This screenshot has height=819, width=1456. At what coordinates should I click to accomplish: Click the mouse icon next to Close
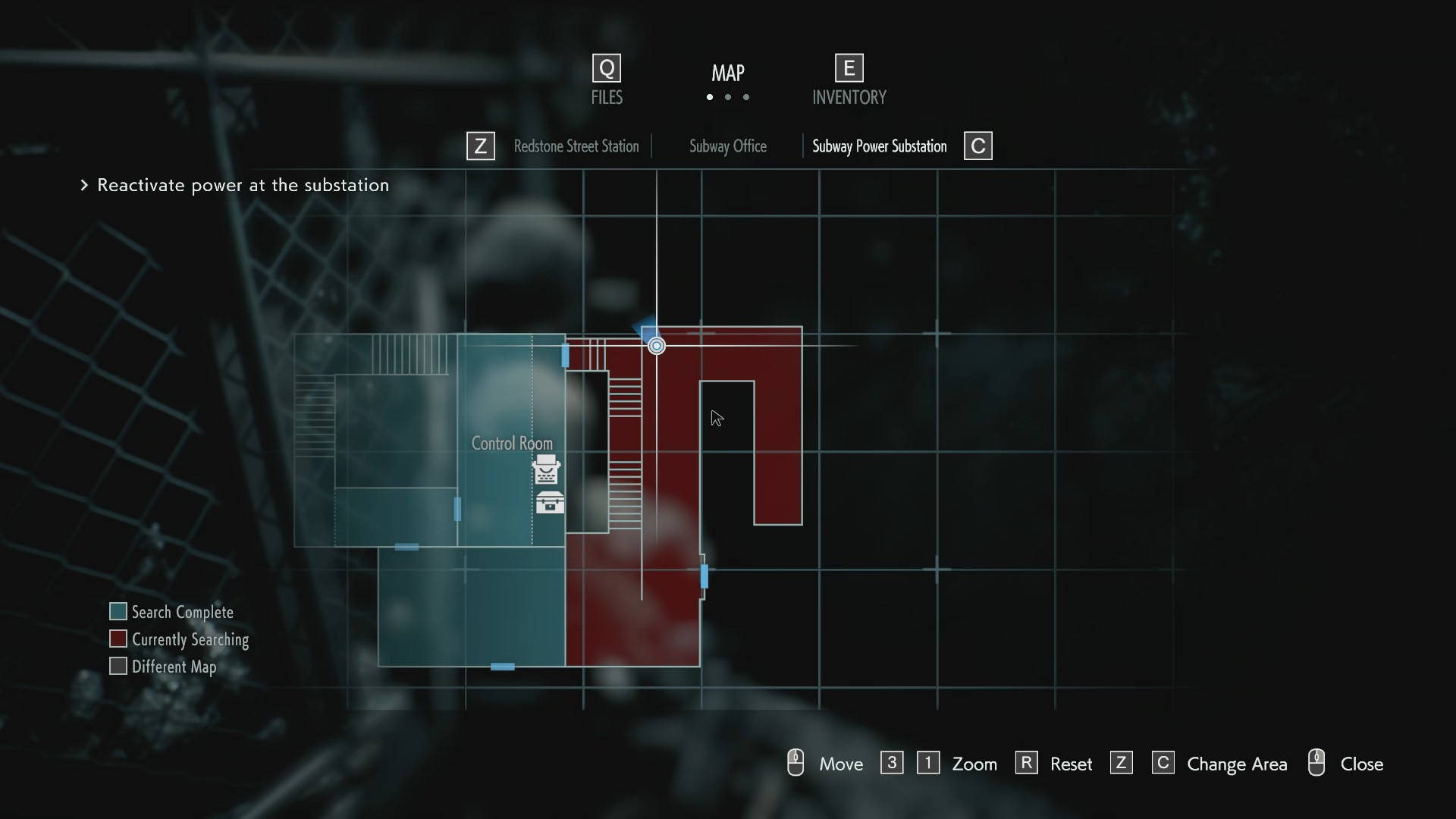1316,763
